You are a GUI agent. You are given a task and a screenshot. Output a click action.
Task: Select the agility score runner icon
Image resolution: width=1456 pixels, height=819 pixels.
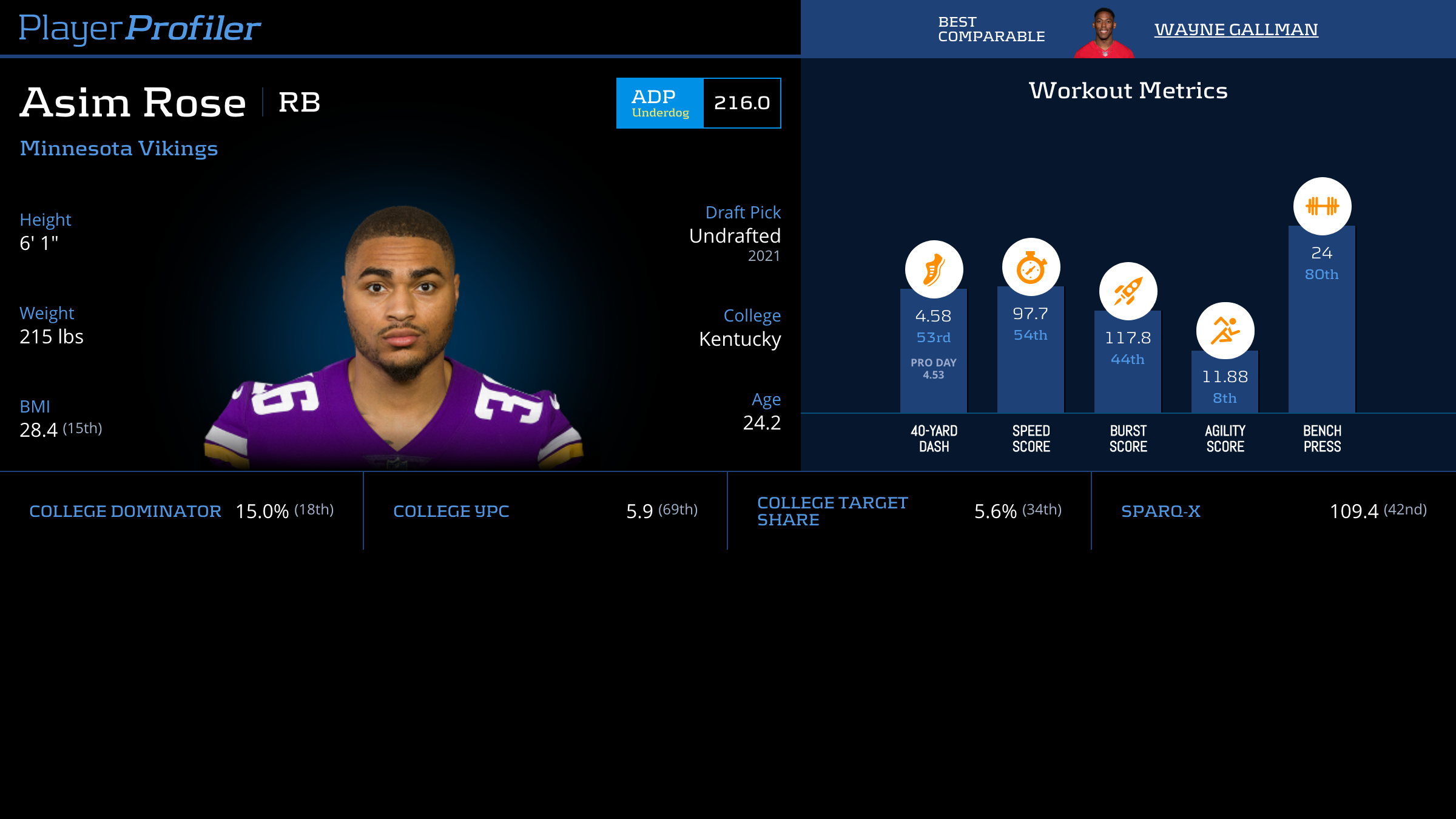[1225, 331]
